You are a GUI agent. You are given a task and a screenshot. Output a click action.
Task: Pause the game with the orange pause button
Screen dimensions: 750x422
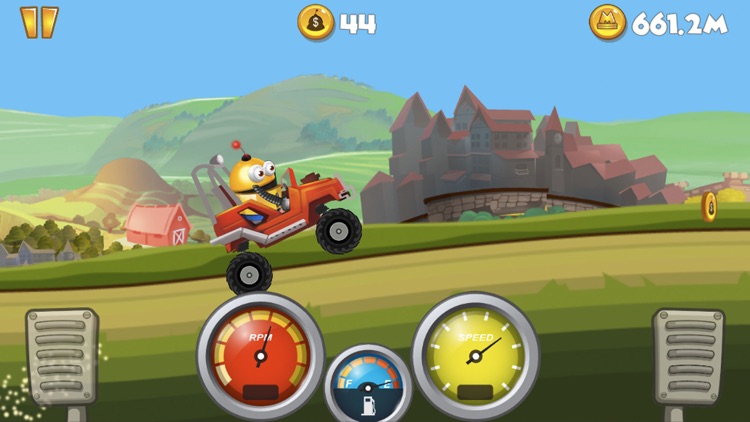[x=39, y=22]
